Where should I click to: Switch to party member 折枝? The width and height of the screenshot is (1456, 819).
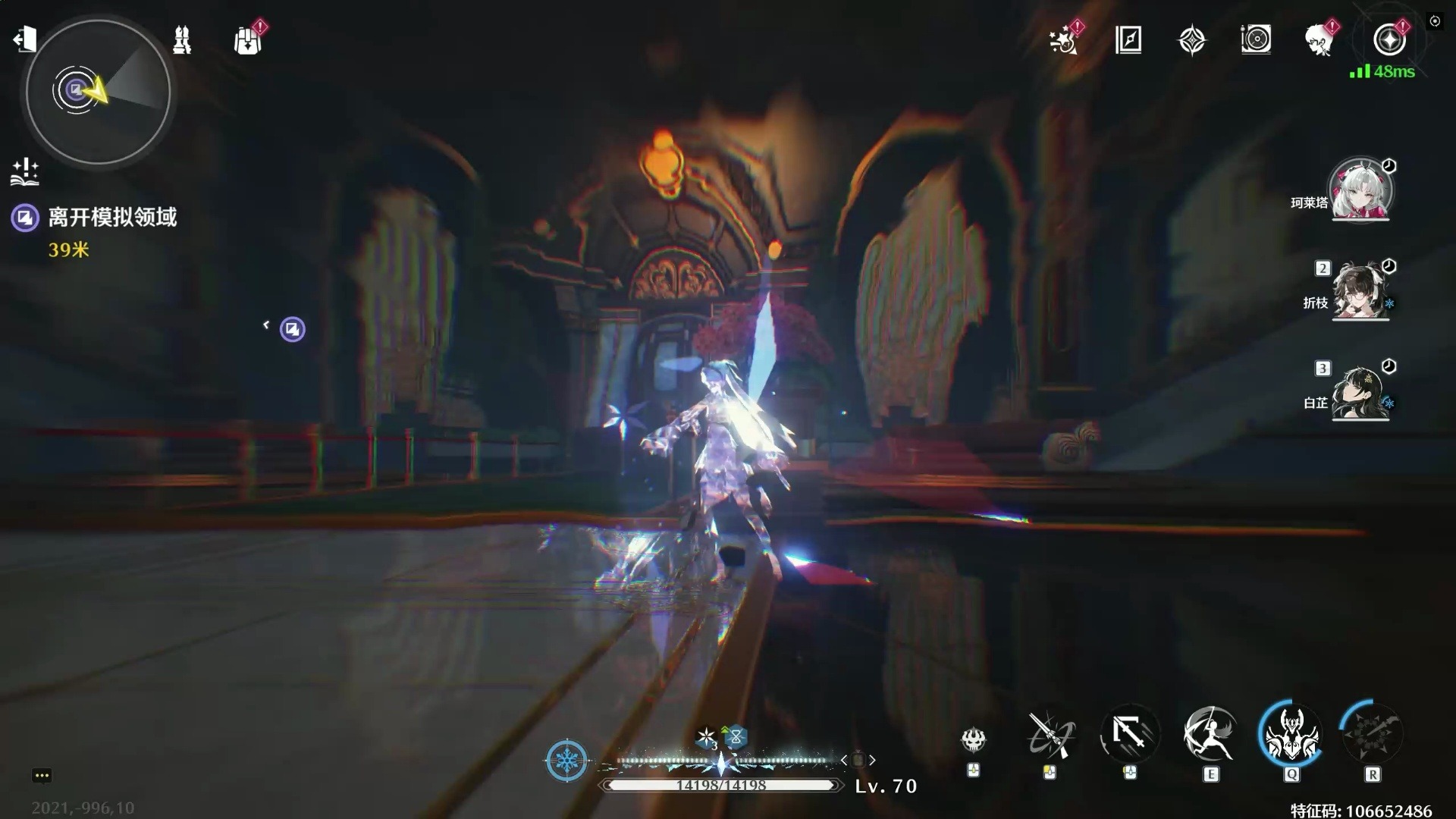(1360, 292)
